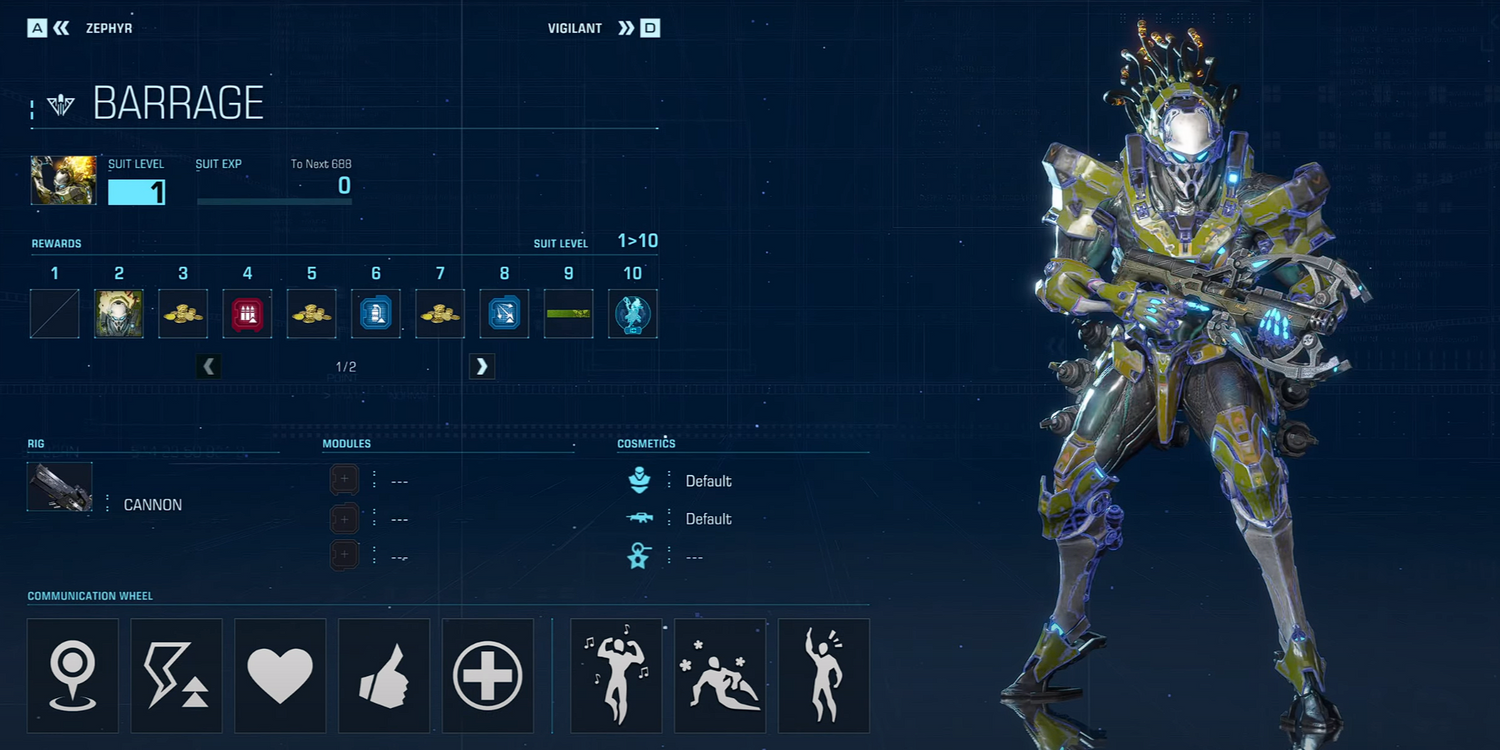Select the lightning bolt communication slot

click(177, 676)
